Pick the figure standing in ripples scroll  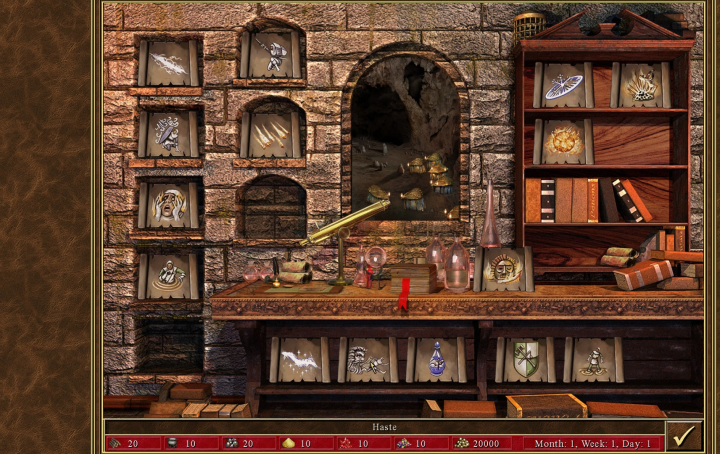pyautogui.click(x=168, y=274)
